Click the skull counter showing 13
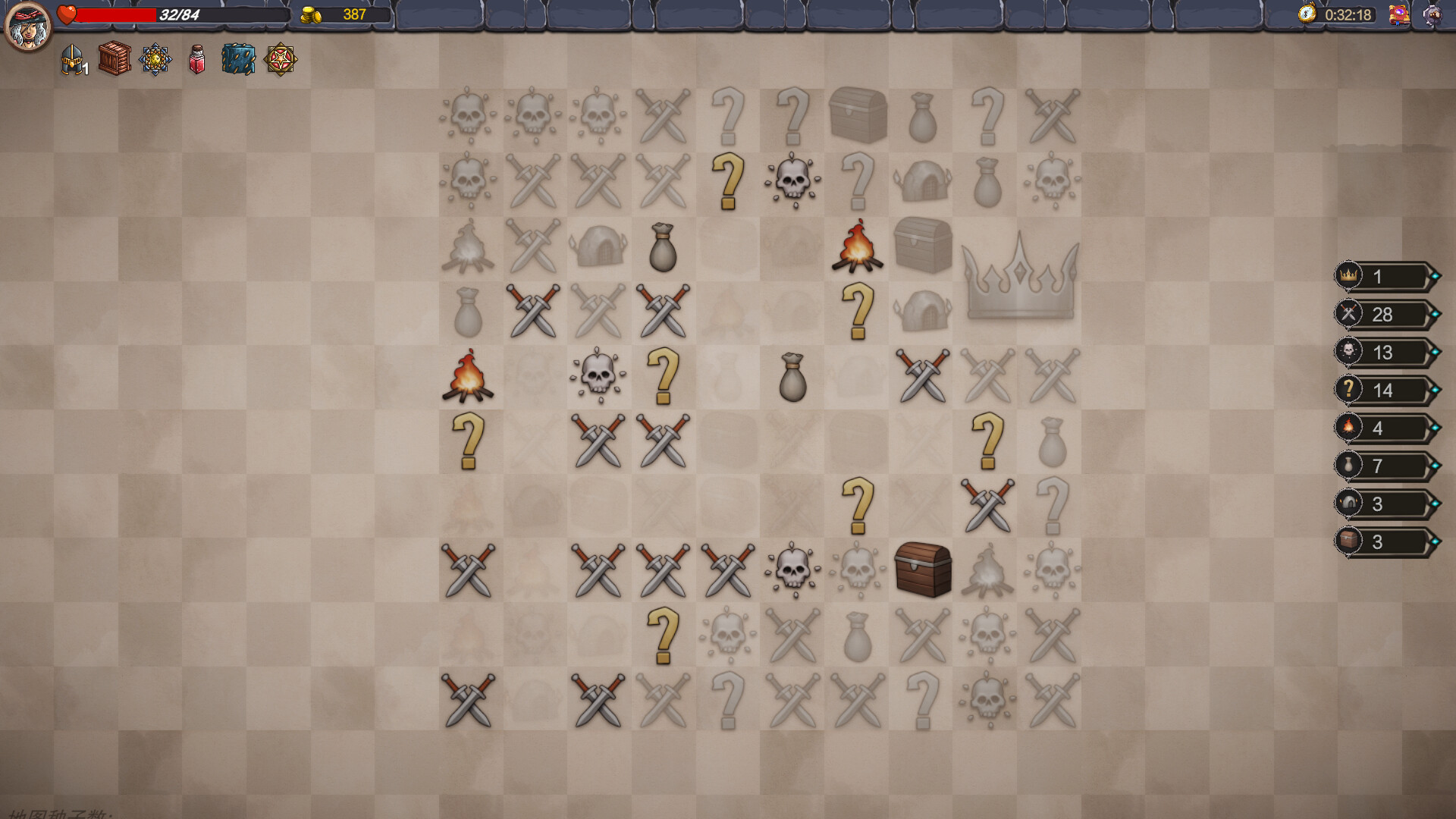Screen dimensions: 1456x819 pyautogui.click(x=1384, y=352)
